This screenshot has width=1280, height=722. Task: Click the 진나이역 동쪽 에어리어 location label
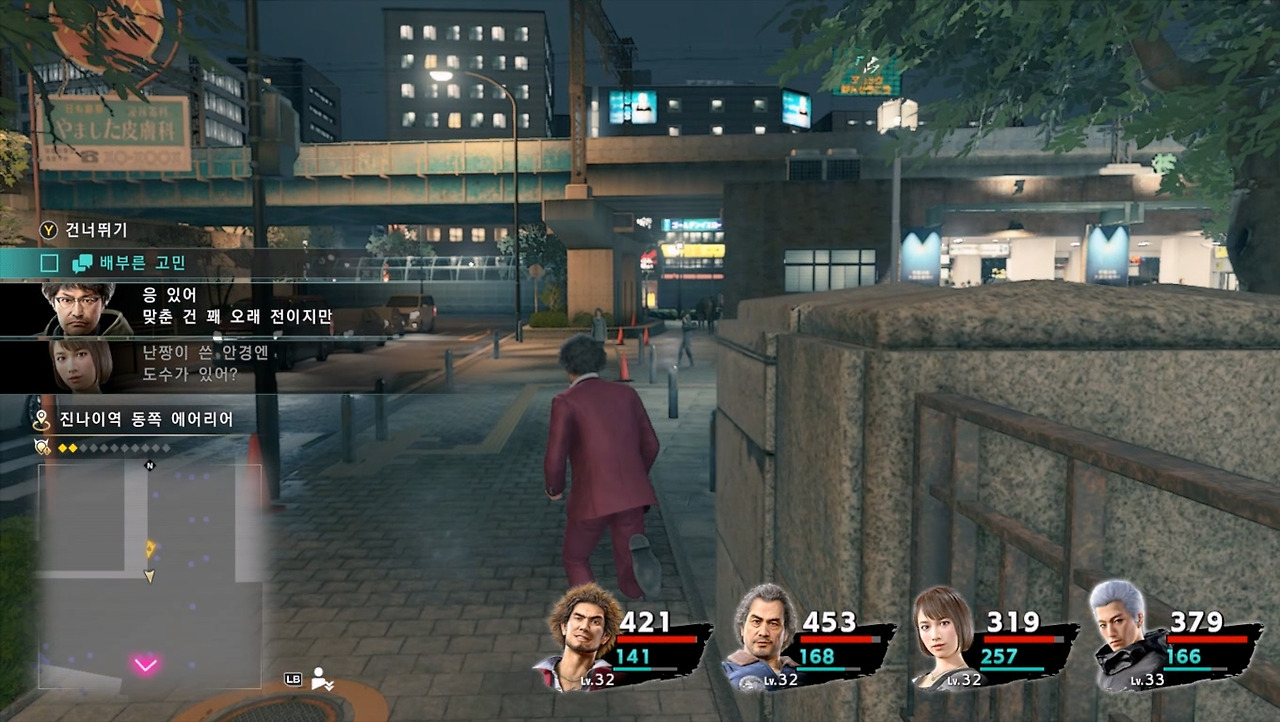pyautogui.click(x=145, y=420)
